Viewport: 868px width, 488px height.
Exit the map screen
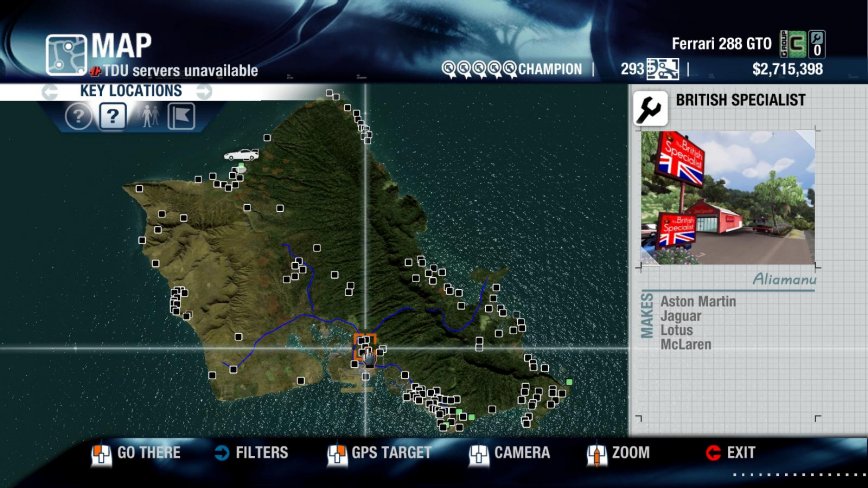pyautogui.click(x=730, y=453)
